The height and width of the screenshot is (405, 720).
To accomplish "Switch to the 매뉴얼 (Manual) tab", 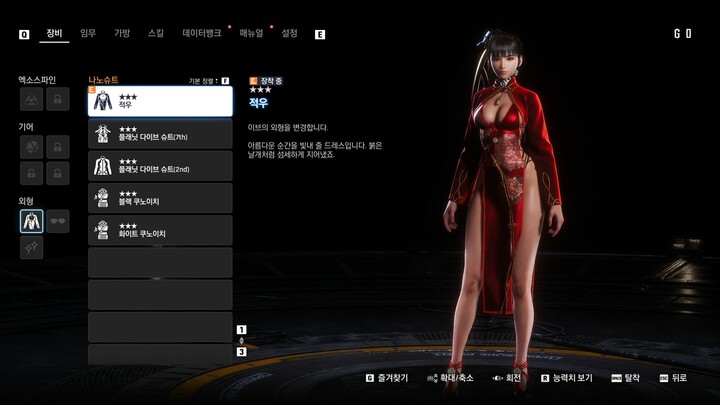I will click(251, 33).
